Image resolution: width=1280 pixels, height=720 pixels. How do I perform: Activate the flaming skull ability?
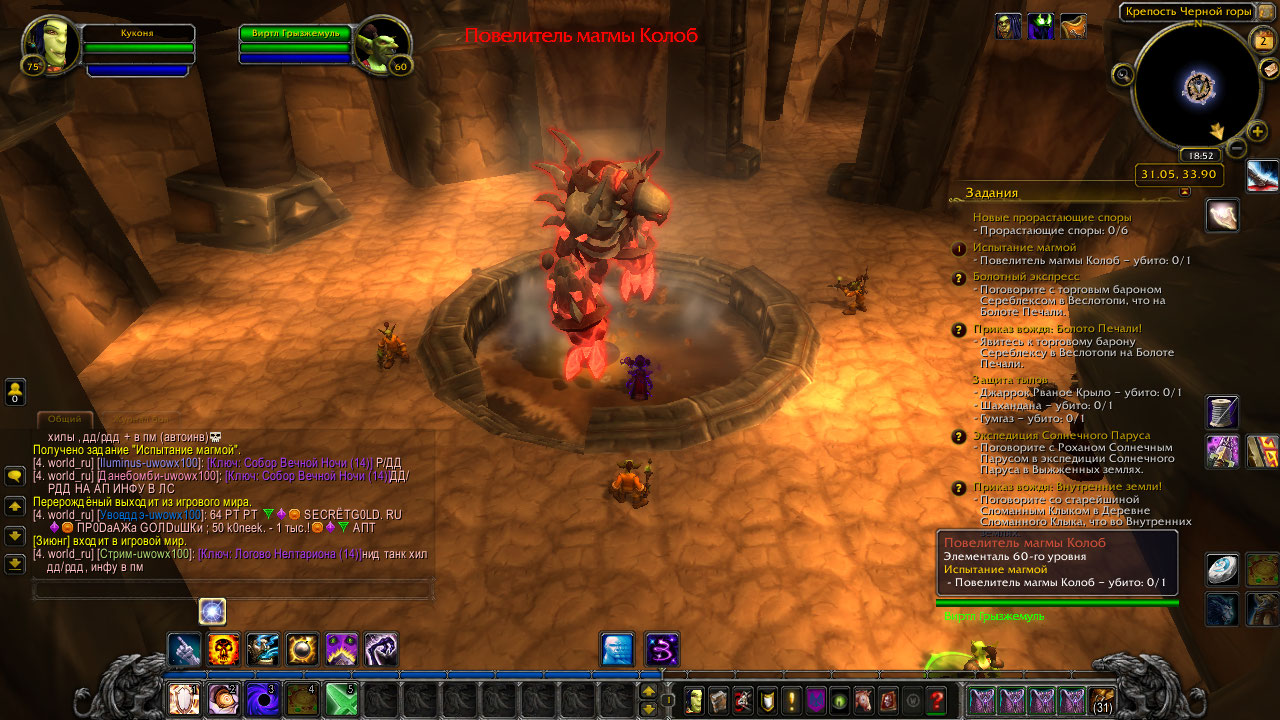click(223, 650)
